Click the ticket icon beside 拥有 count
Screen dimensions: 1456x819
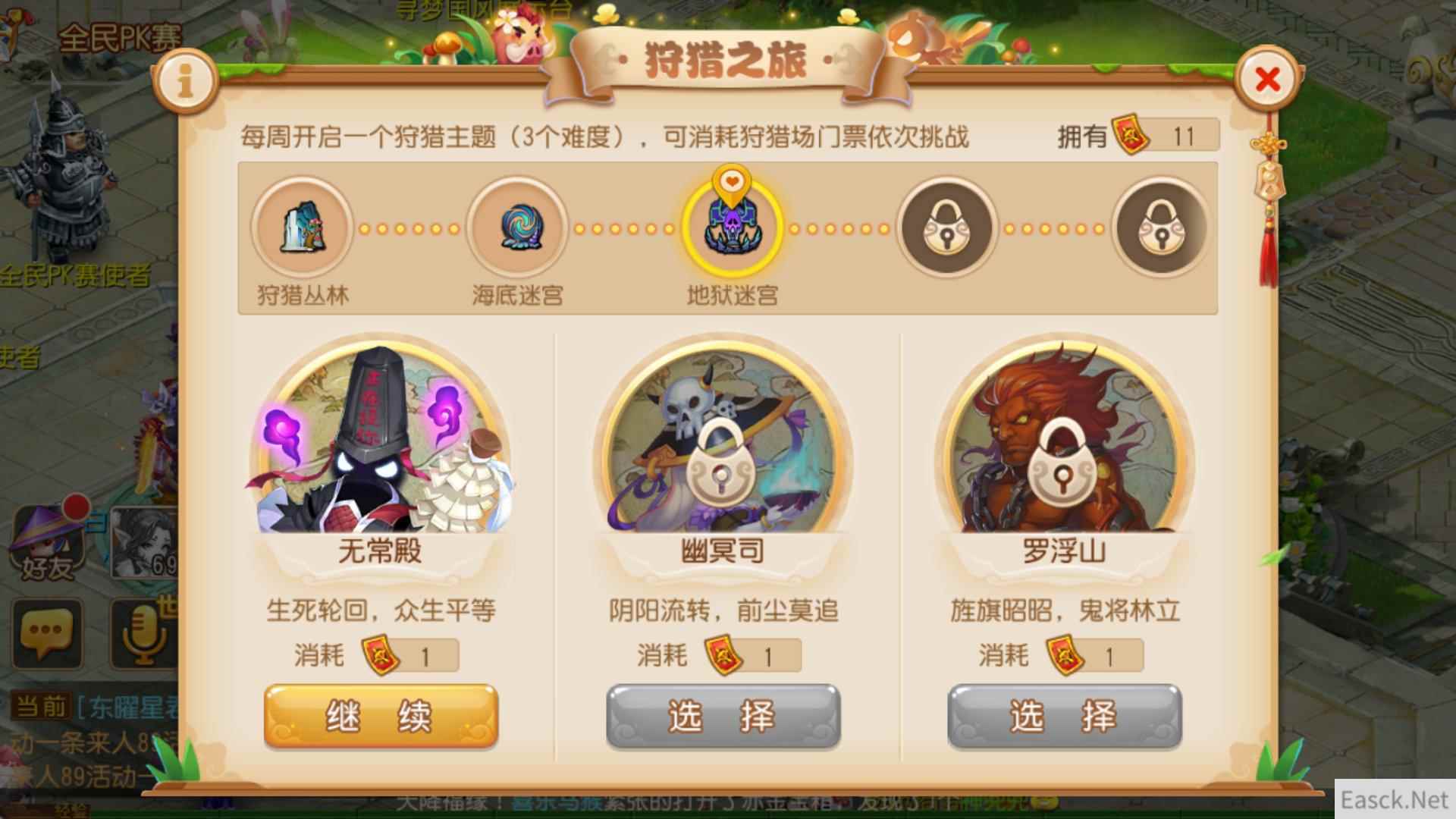1130,133
